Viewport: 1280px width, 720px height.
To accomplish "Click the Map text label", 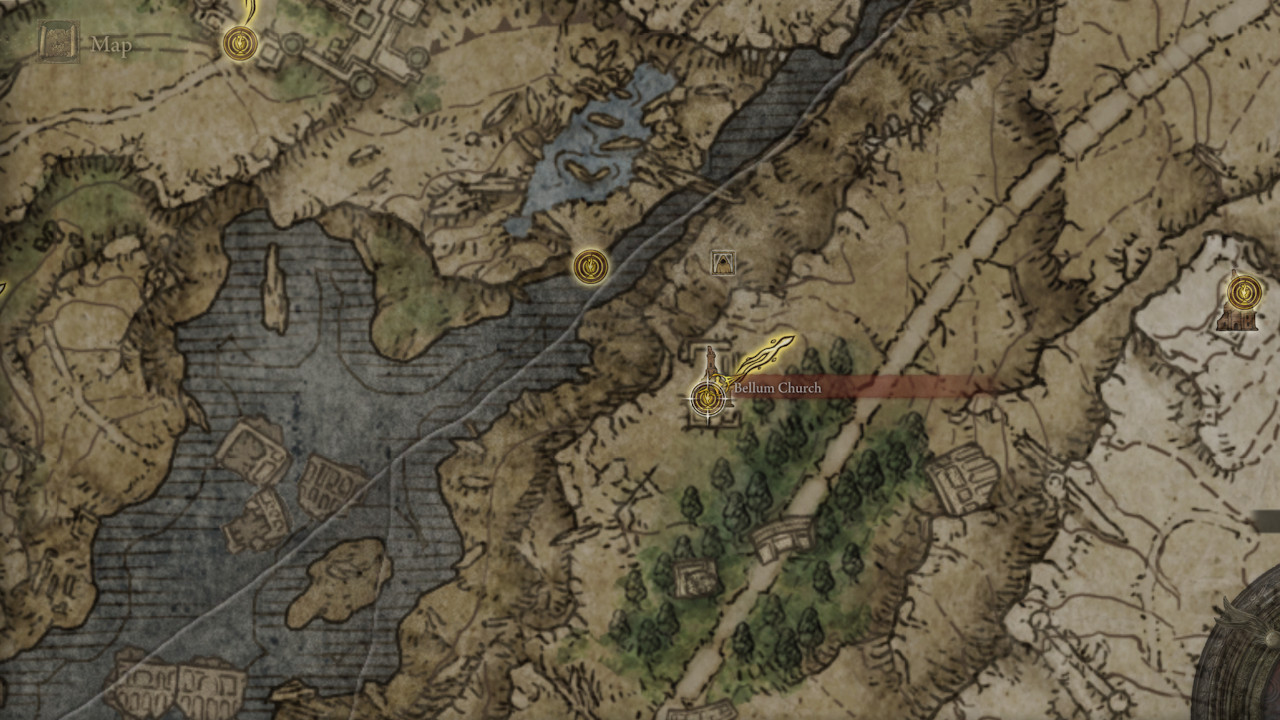I will coord(112,44).
